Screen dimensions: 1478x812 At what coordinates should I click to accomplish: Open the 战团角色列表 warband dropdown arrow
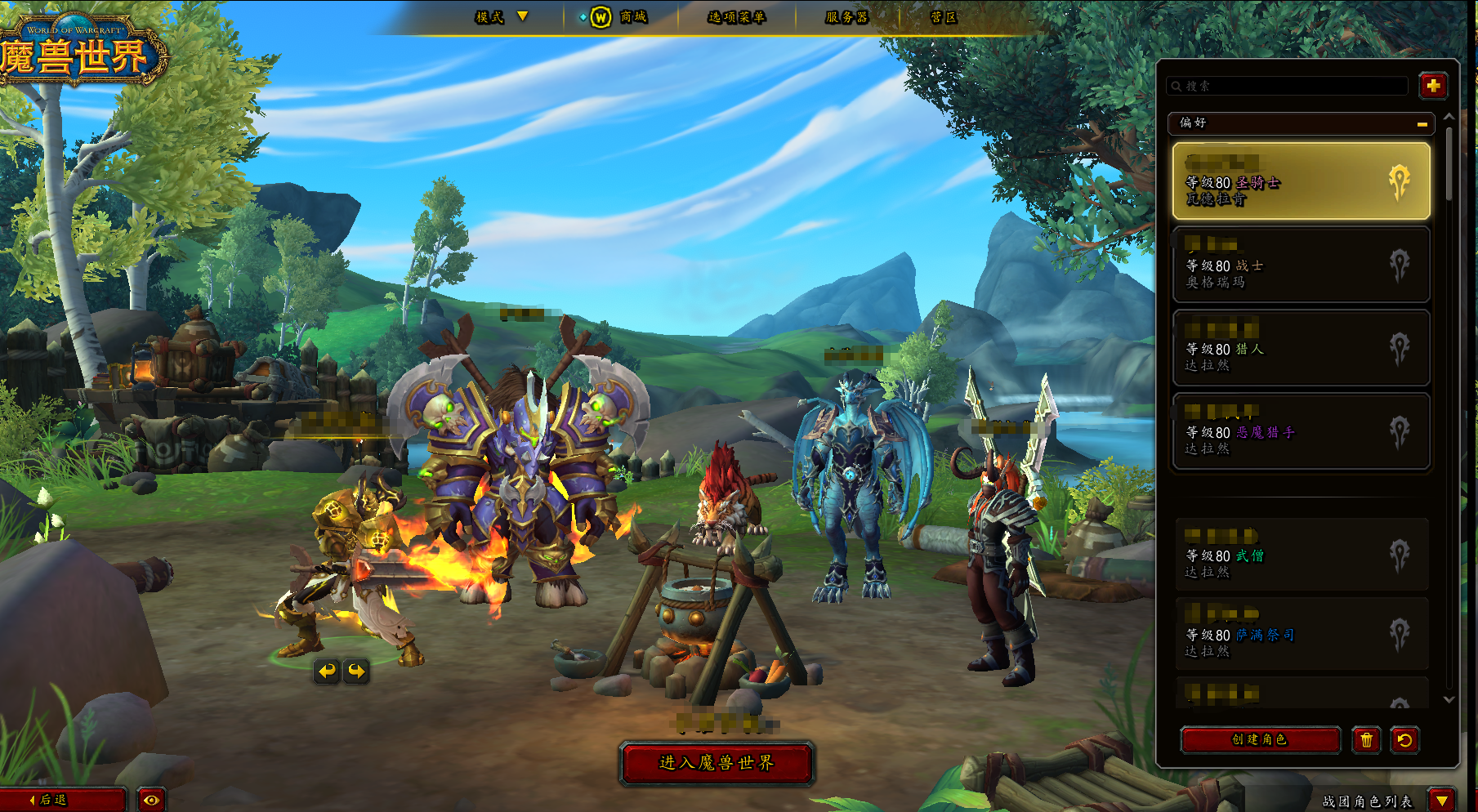(1442, 801)
